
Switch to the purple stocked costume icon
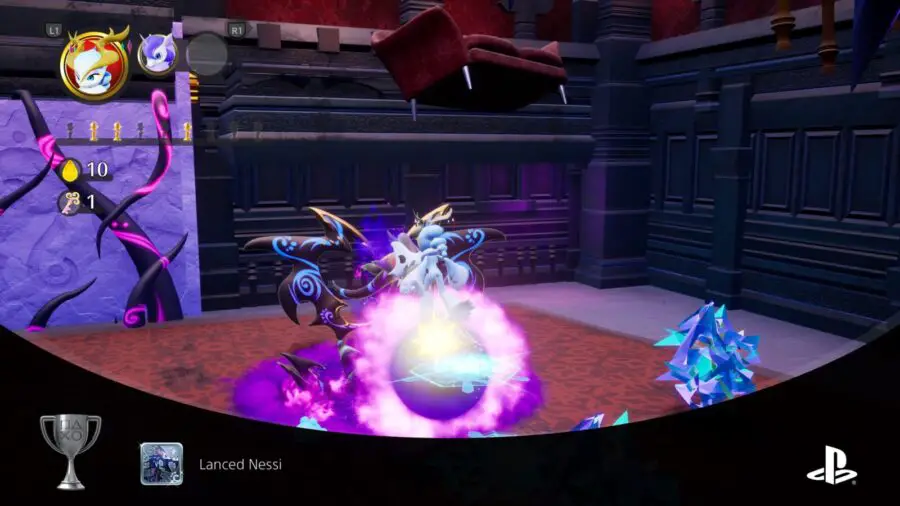[157, 53]
